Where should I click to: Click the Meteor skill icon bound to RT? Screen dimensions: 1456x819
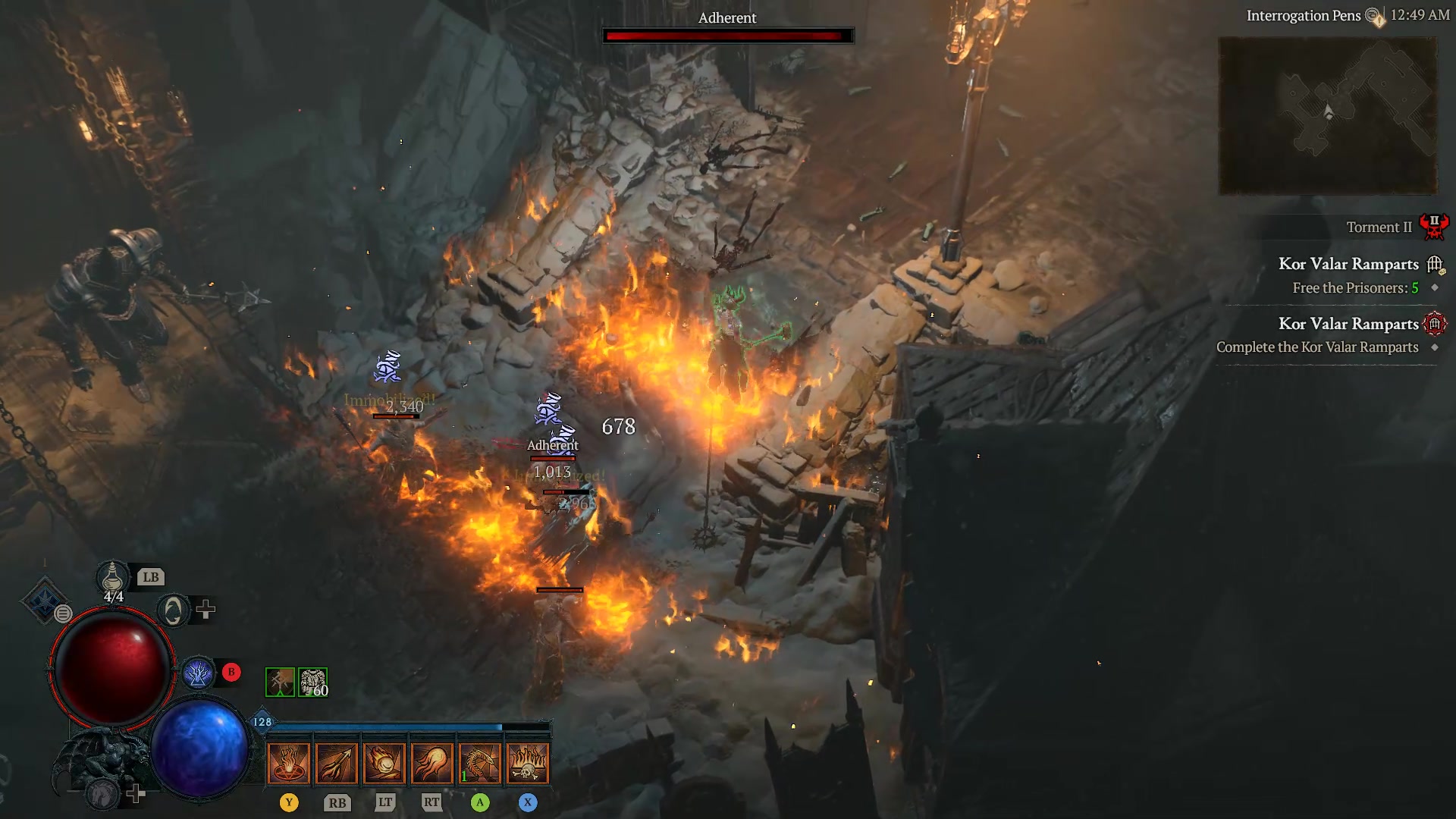pos(432,764)
